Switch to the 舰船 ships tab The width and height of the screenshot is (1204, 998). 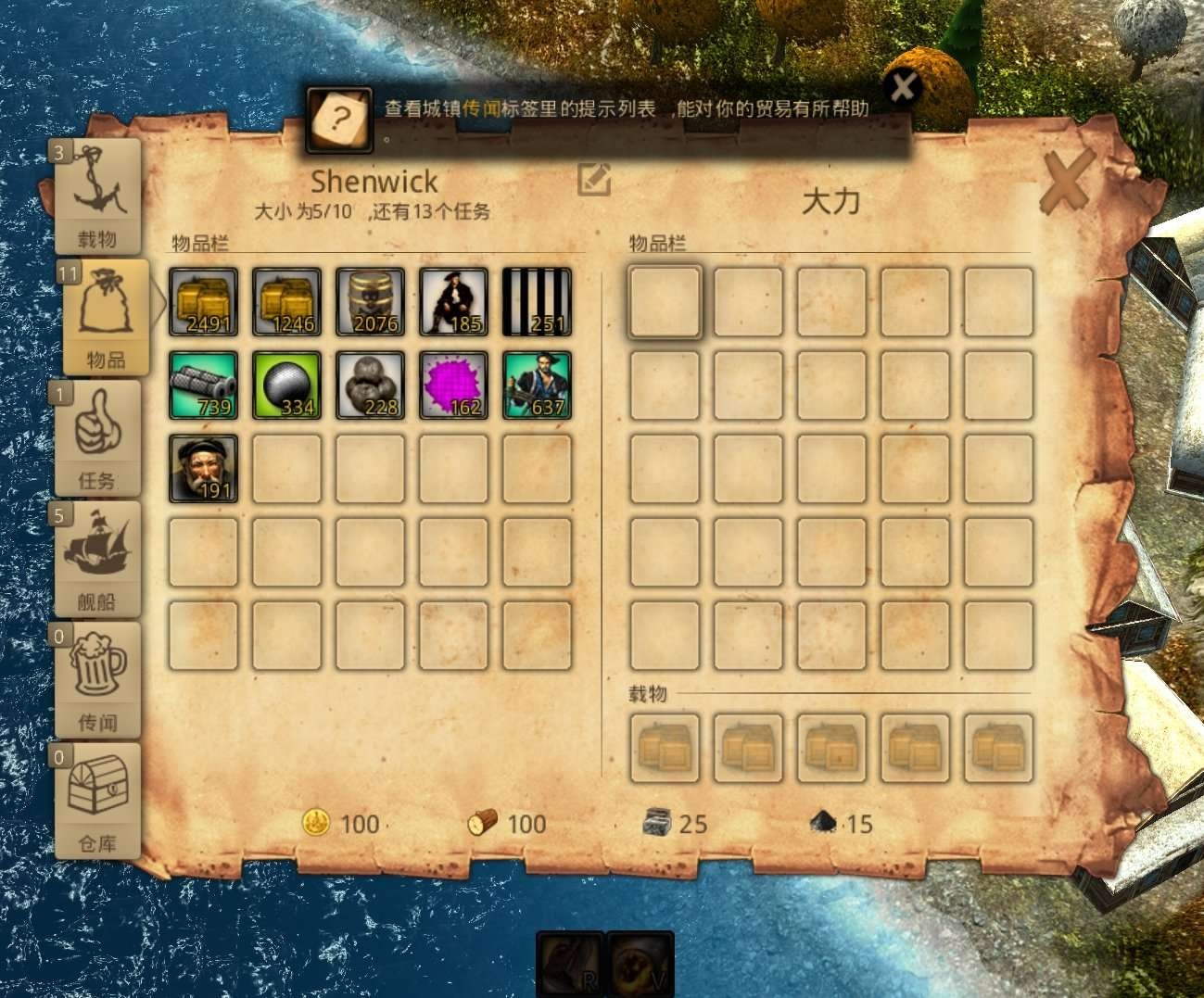(x=97, y=559)
